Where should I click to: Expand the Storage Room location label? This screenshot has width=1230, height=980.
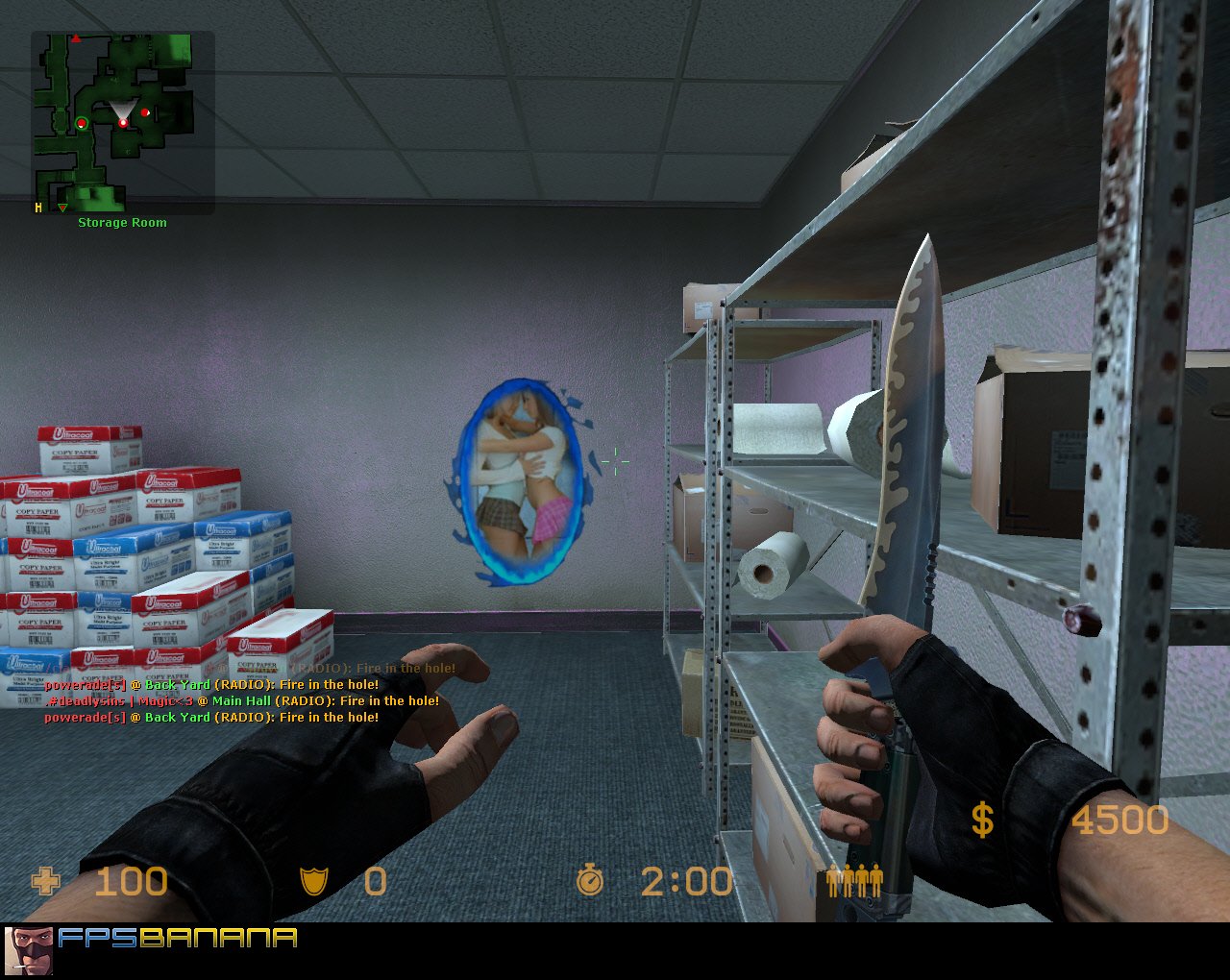(121, 222)
